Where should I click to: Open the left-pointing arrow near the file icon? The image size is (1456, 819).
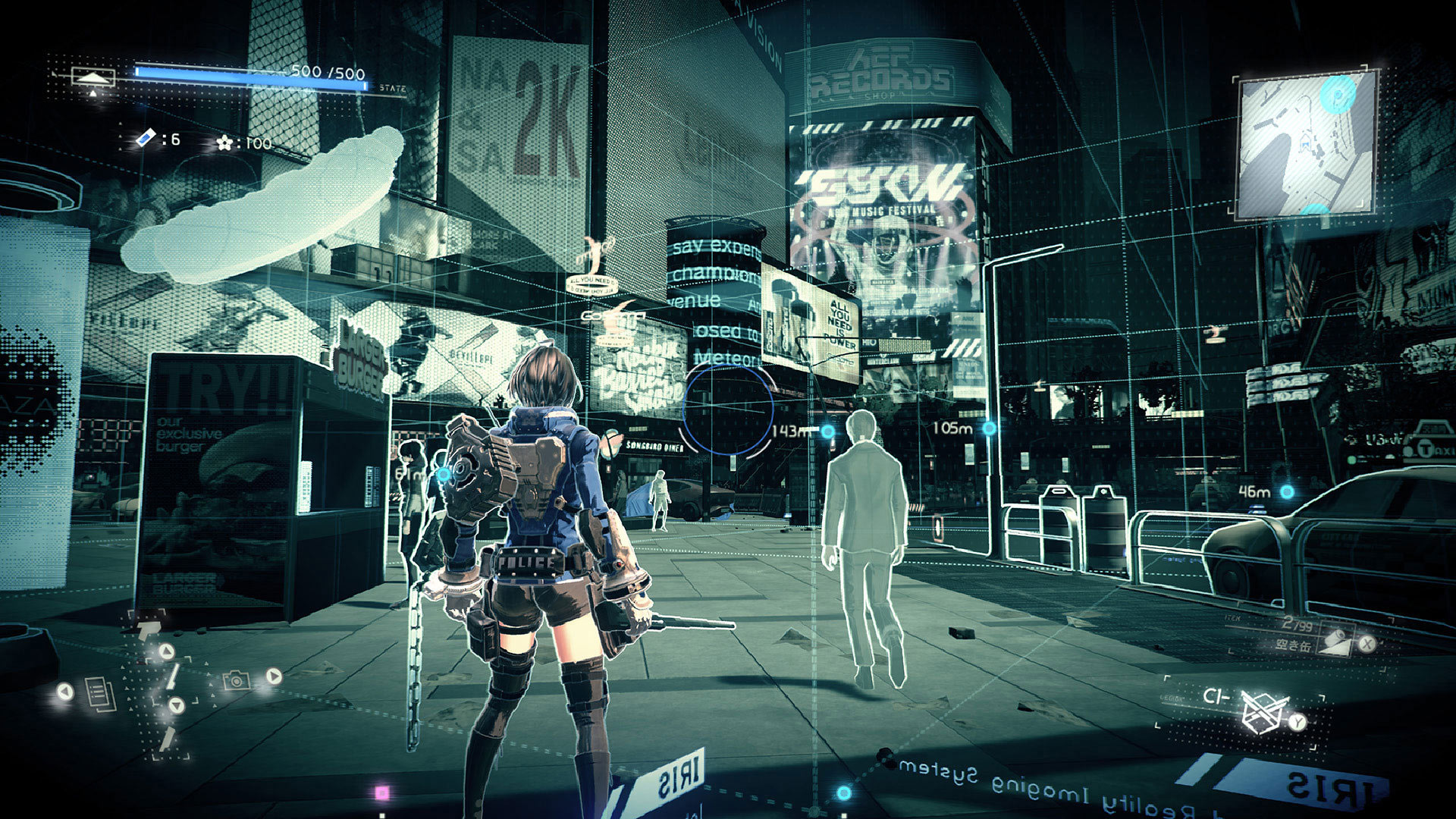tap(65, 691)
